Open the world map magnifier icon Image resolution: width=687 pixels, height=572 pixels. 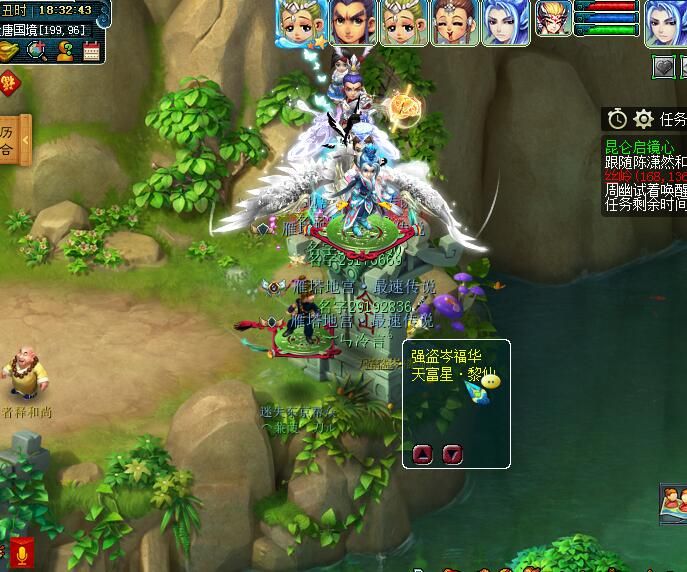(38, 50)
